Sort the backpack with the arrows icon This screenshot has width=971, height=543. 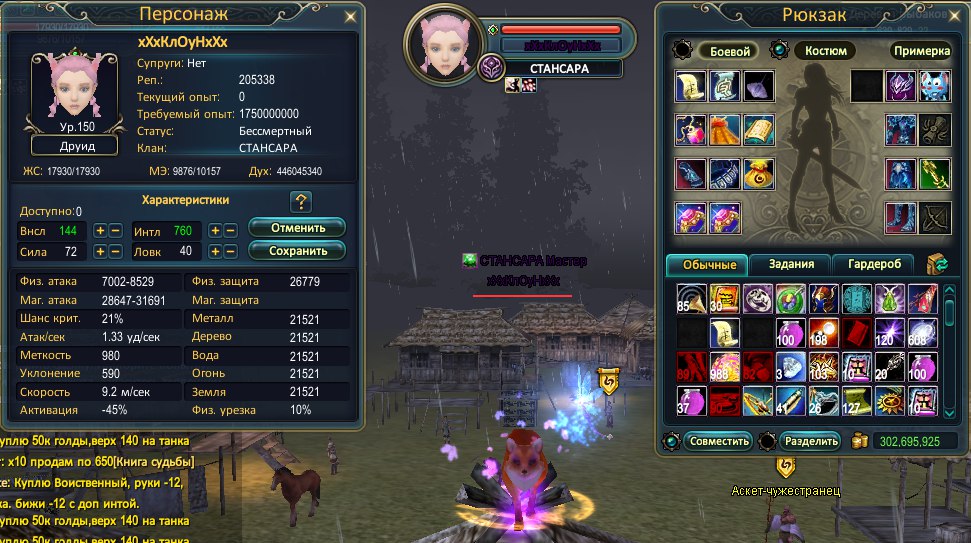(x=937, y=264)
